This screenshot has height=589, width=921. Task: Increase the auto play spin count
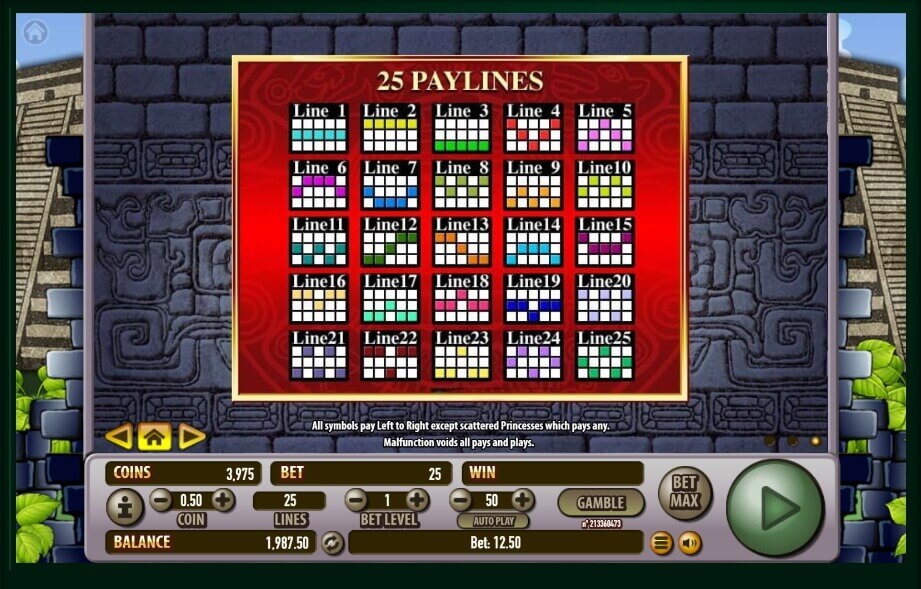tap(522, 500)
